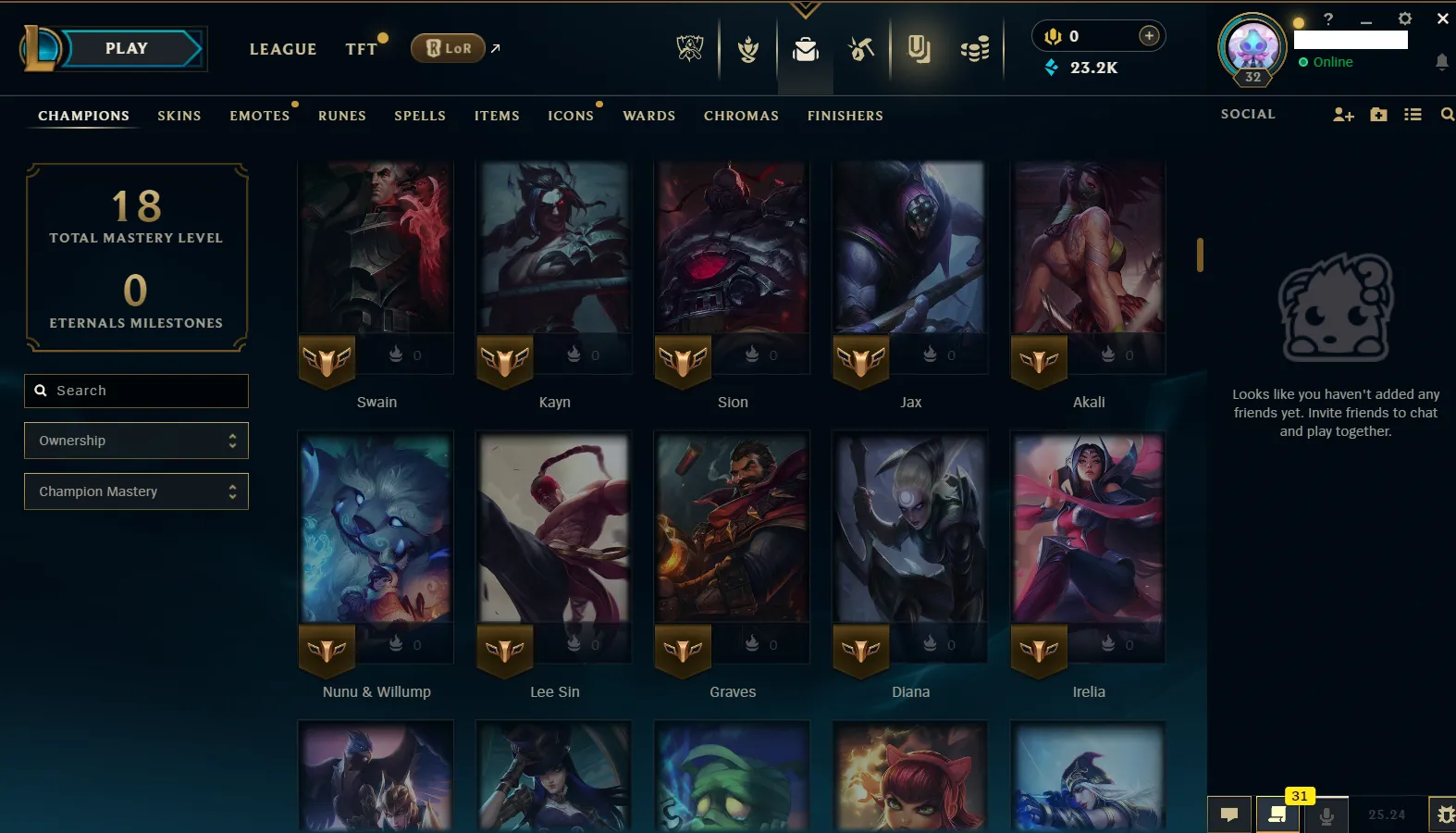Image resolution: width=1456 pixels, height=833 pixels.
Task: Click the PLAY button
Action: (127, 48)
